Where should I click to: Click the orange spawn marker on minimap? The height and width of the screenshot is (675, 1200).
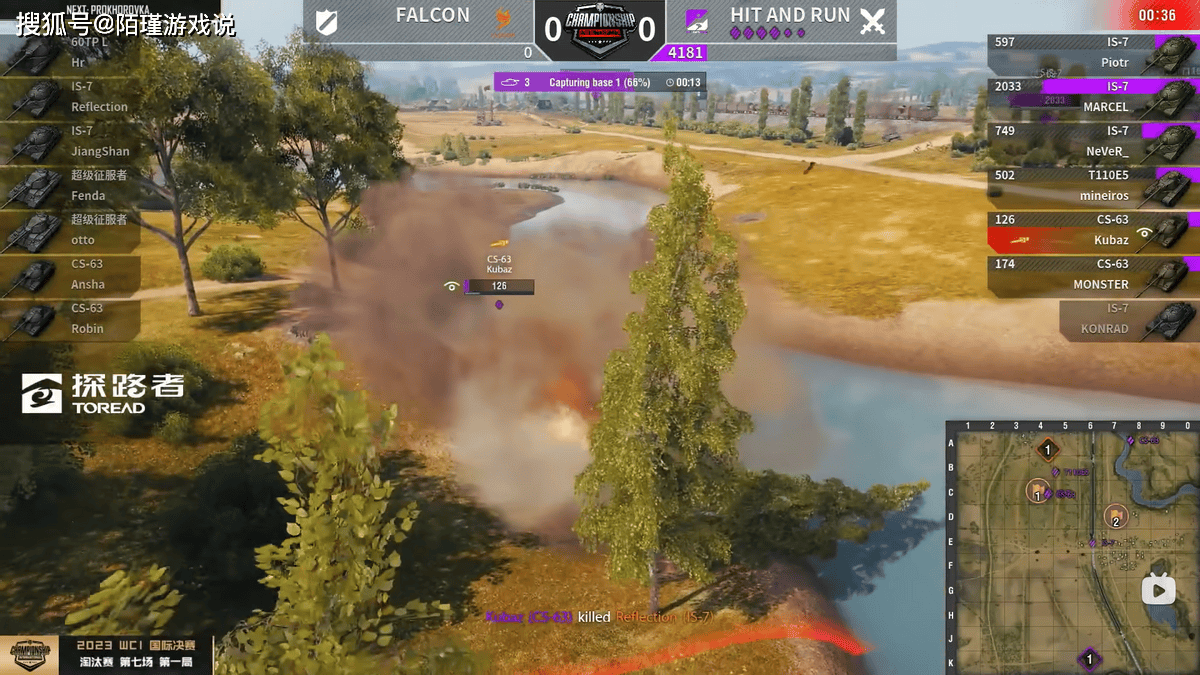pos(1047,450)
